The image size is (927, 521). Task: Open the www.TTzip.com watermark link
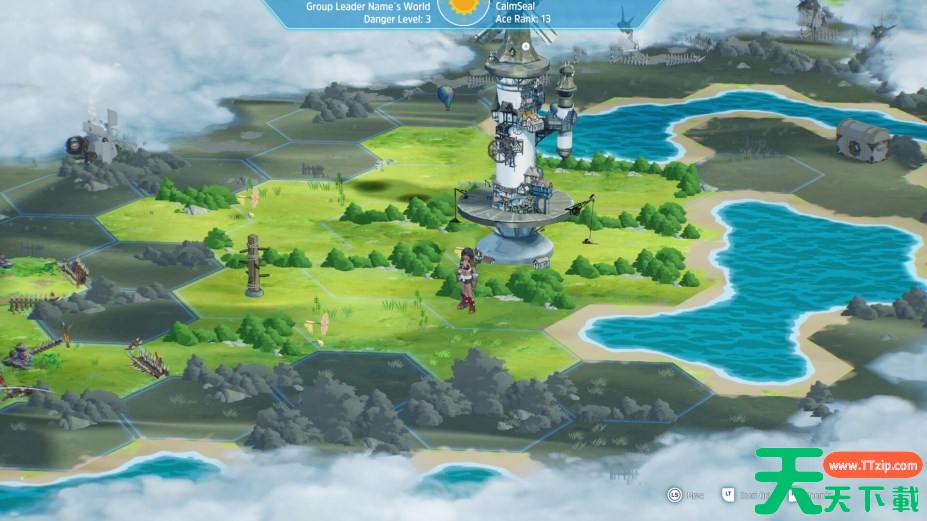[x=872, y=465]
